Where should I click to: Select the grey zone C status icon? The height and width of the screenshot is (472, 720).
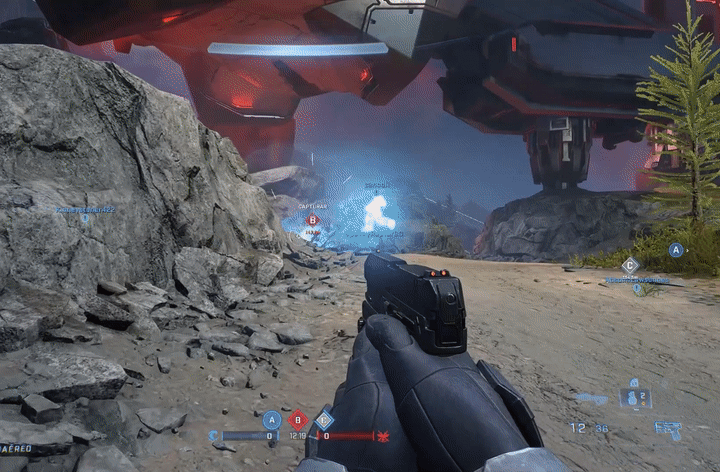[324, 420]
